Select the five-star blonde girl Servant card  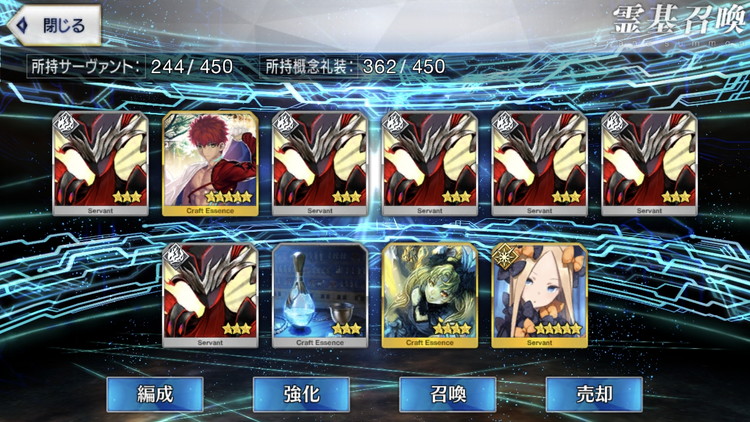point(539,295)
